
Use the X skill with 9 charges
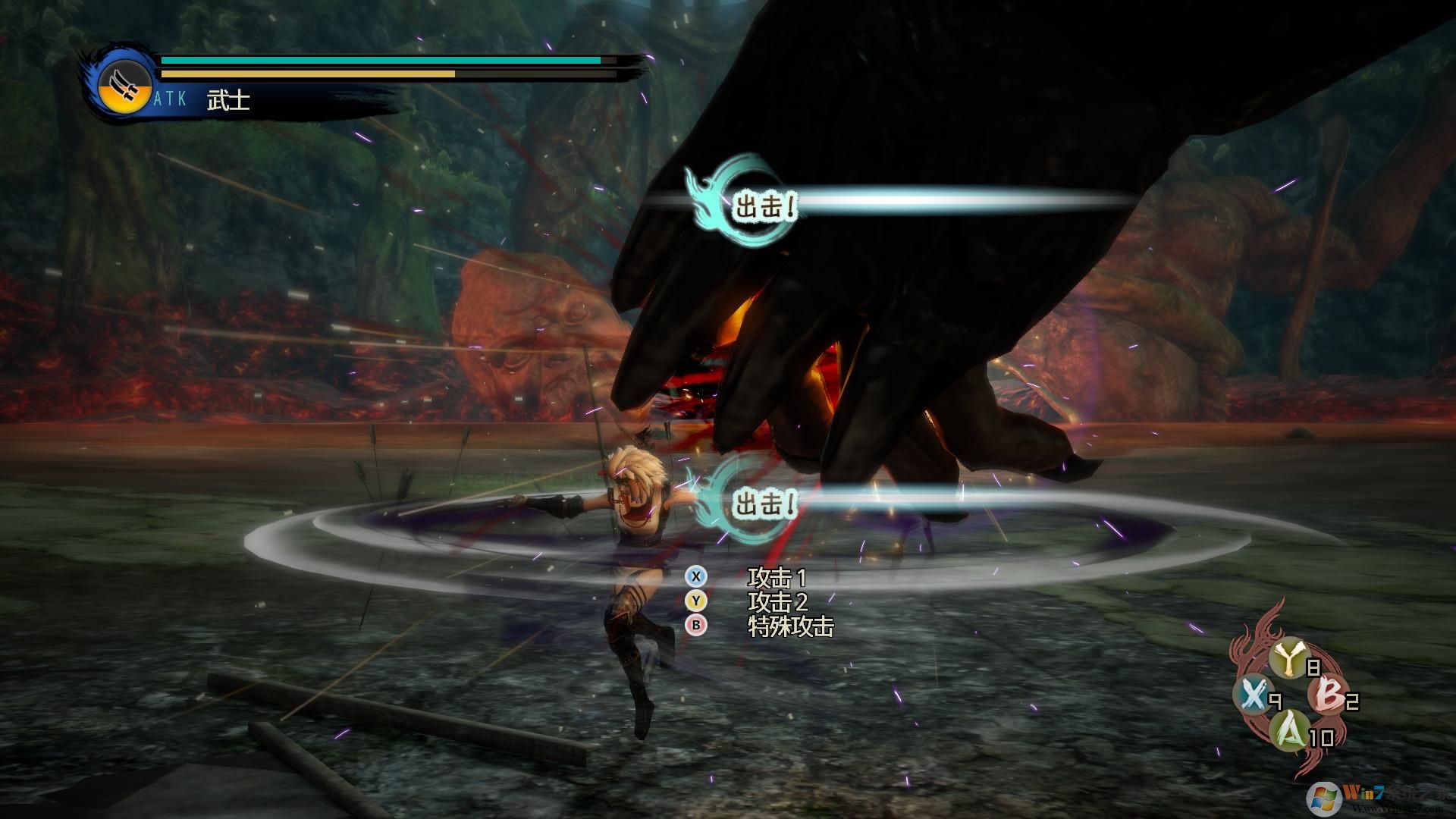[x=1251, y=694]
